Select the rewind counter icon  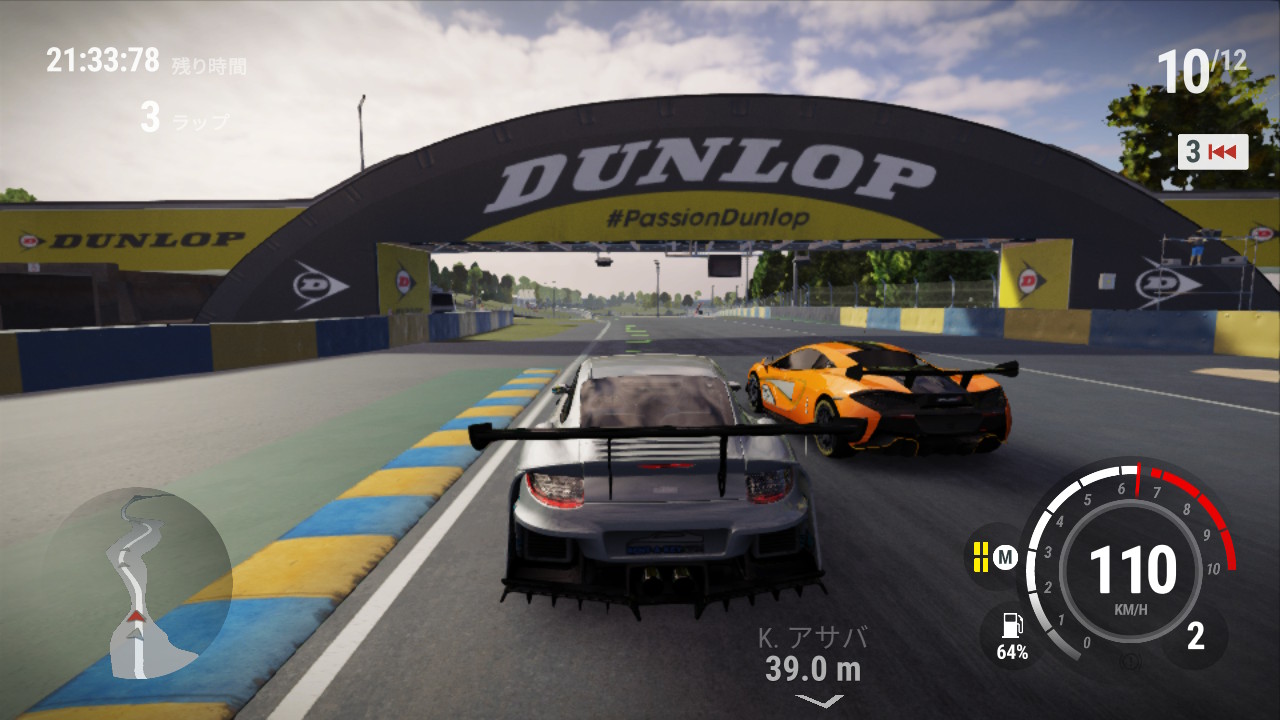pyautogui.click(x=1213, y=152)
